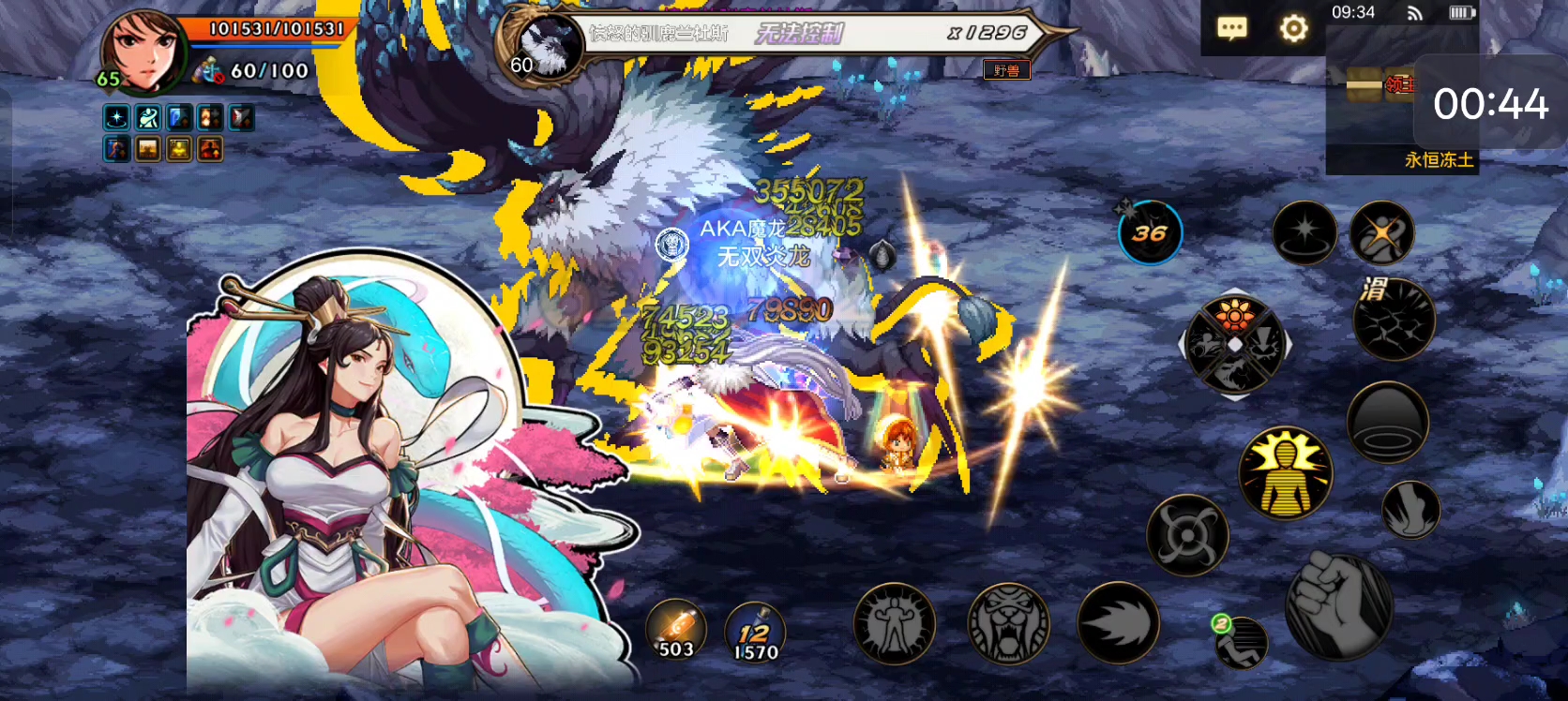The image size is (1568, 701).
Task: Use the blue potion item (1570)
Action: [755, 632]
